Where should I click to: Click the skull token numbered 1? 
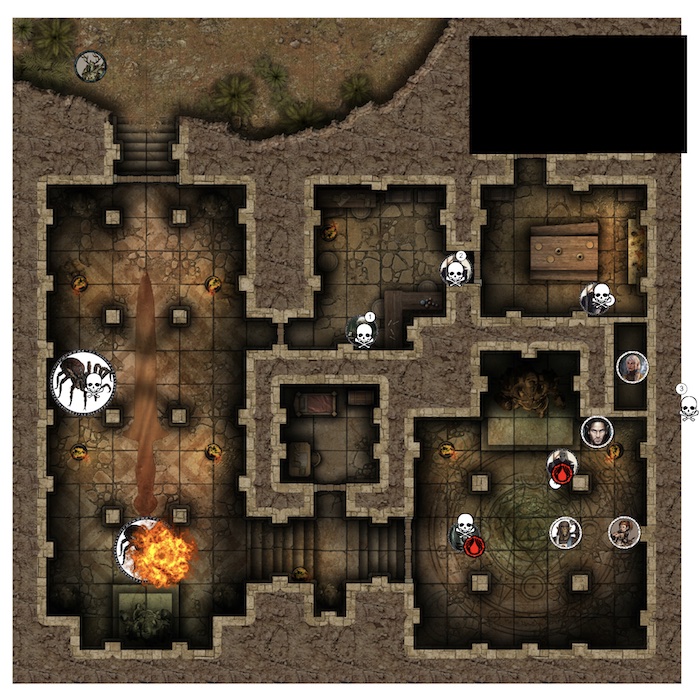pyautogui.click(x=361, y=330)
